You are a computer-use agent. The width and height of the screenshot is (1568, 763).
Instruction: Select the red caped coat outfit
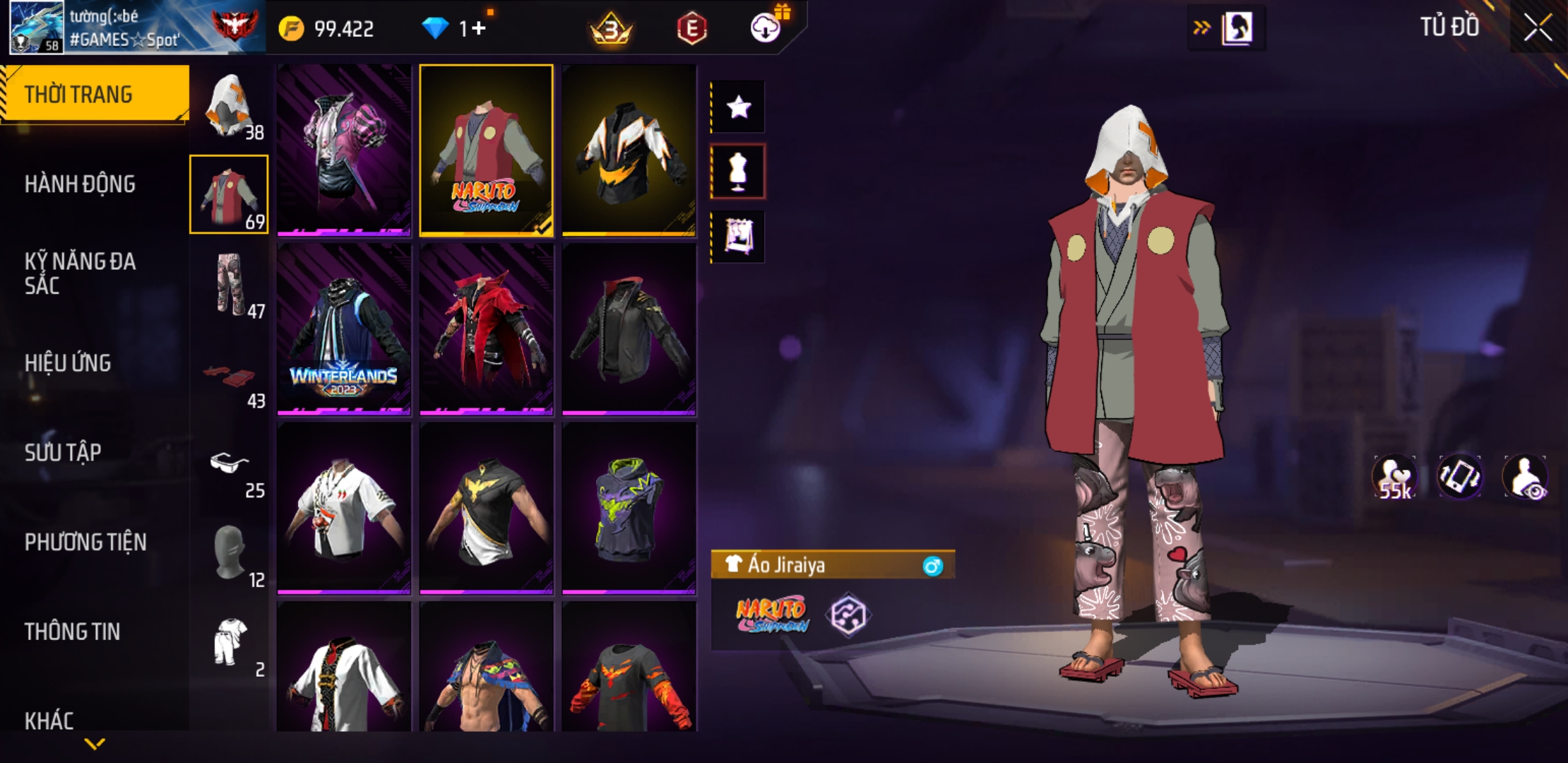tap(486, 329)
